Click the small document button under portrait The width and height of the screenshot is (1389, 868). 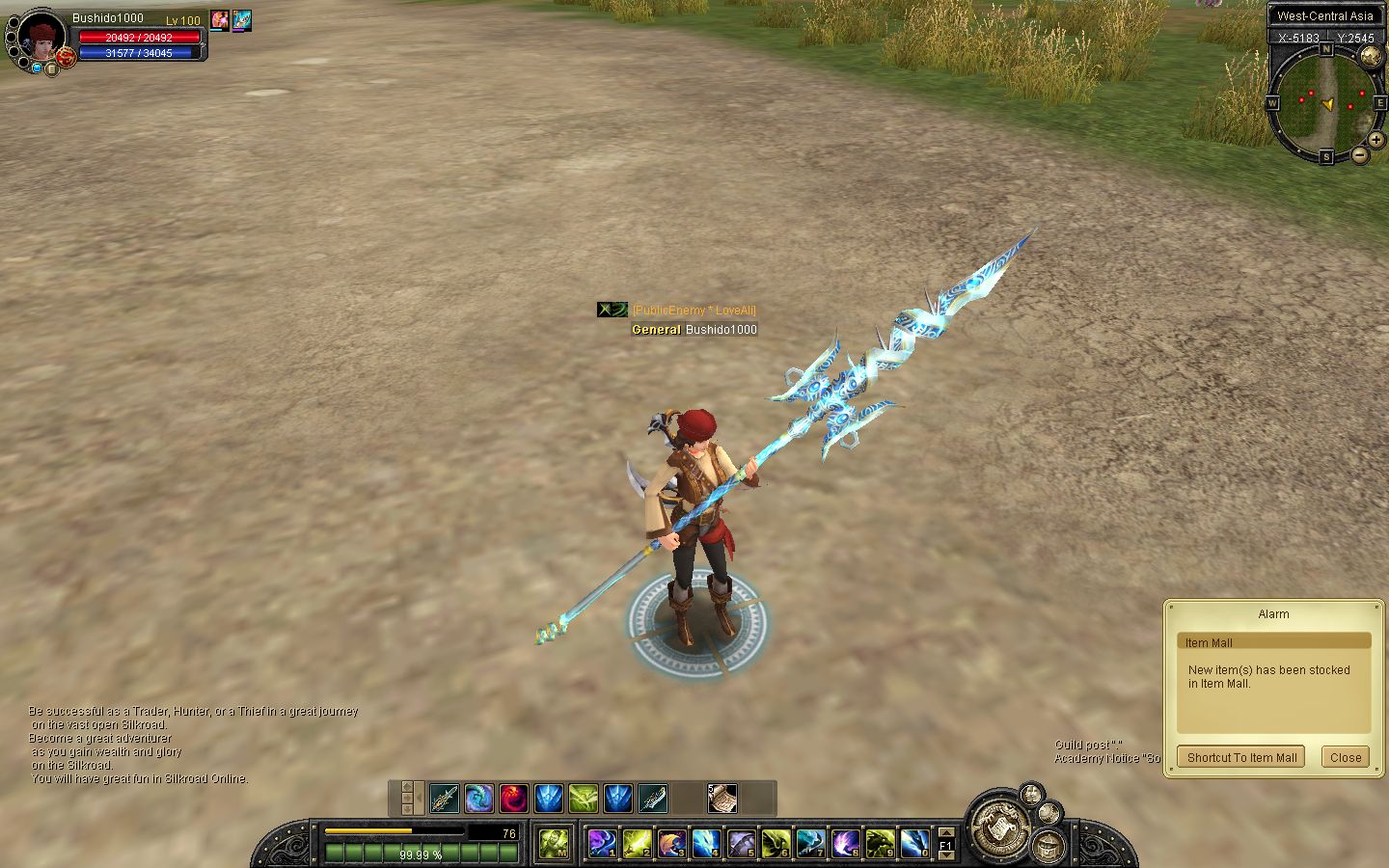[x=51, y=68]
